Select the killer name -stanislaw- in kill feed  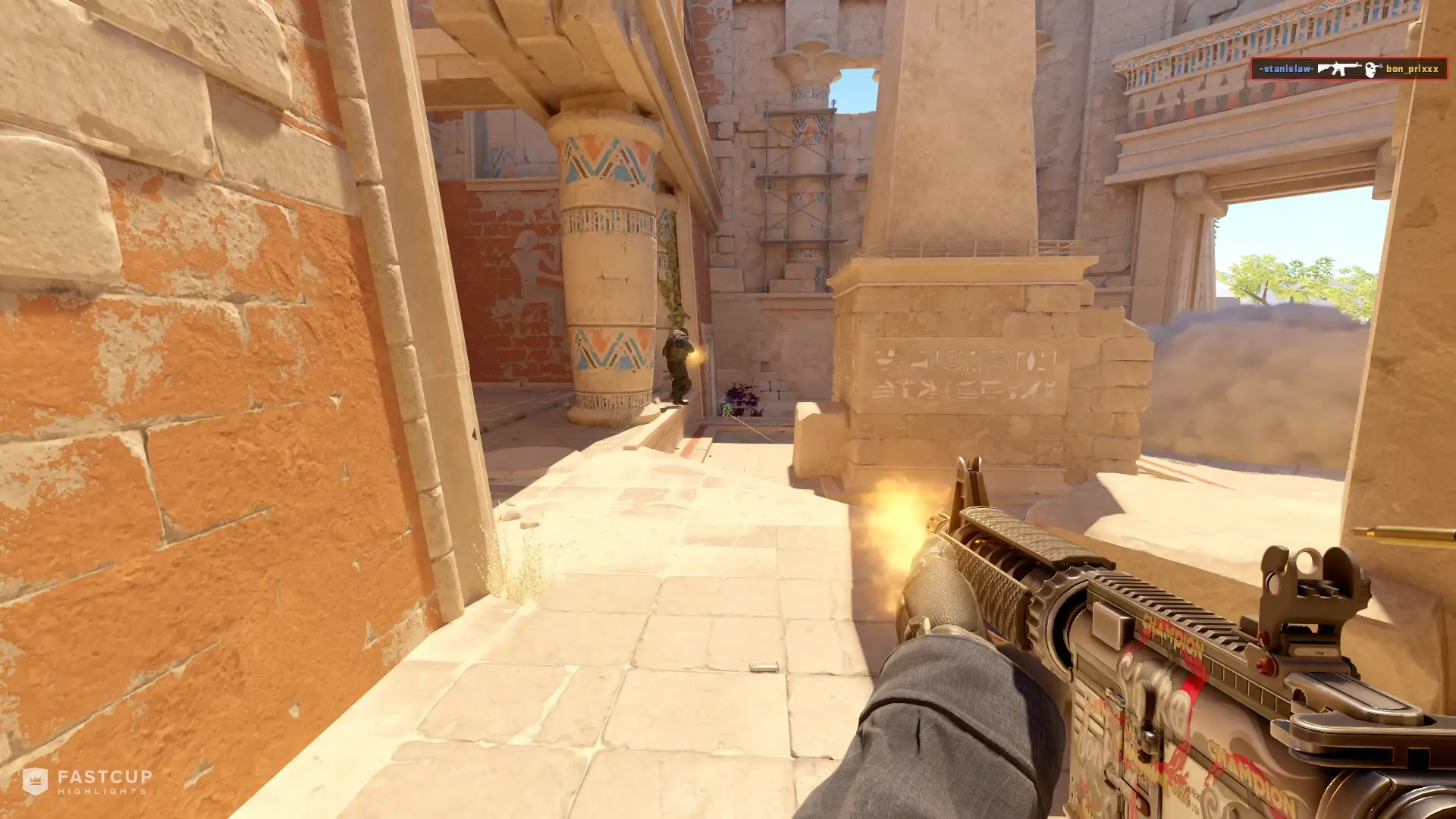[x=1287, y=70]
